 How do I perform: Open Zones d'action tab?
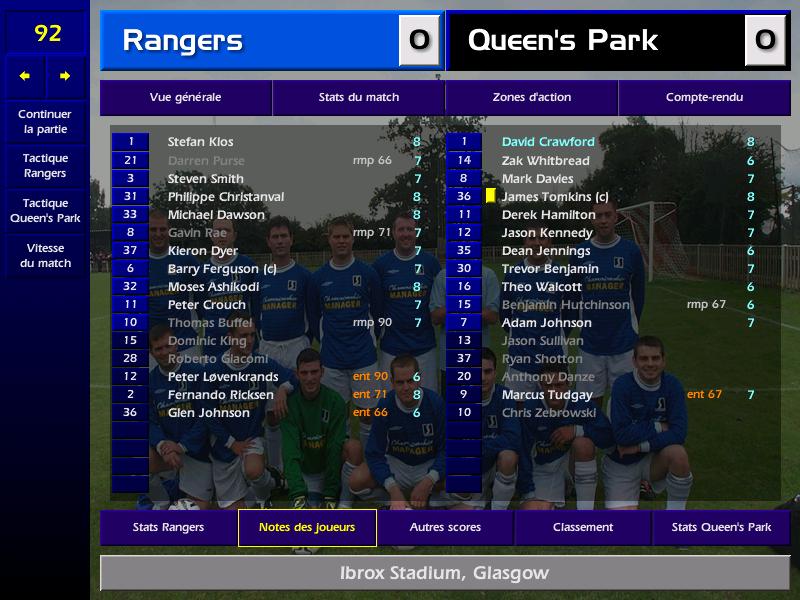(x=532, y=97)
